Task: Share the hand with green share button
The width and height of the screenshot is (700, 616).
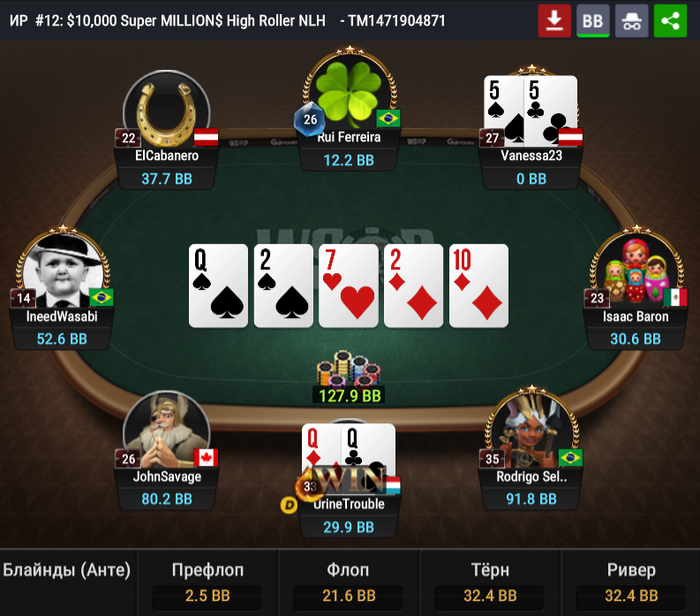Action: coord(671,20)
